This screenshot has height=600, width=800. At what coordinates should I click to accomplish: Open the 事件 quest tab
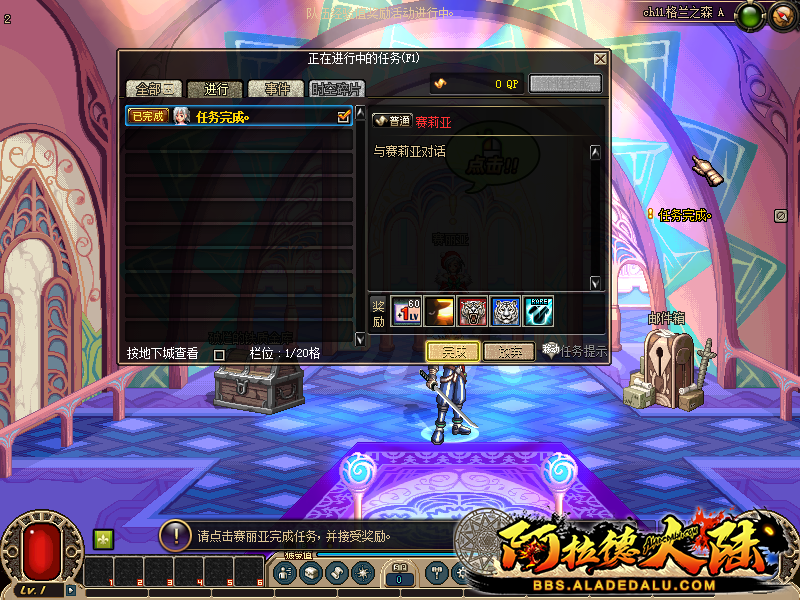coord(276,89)
